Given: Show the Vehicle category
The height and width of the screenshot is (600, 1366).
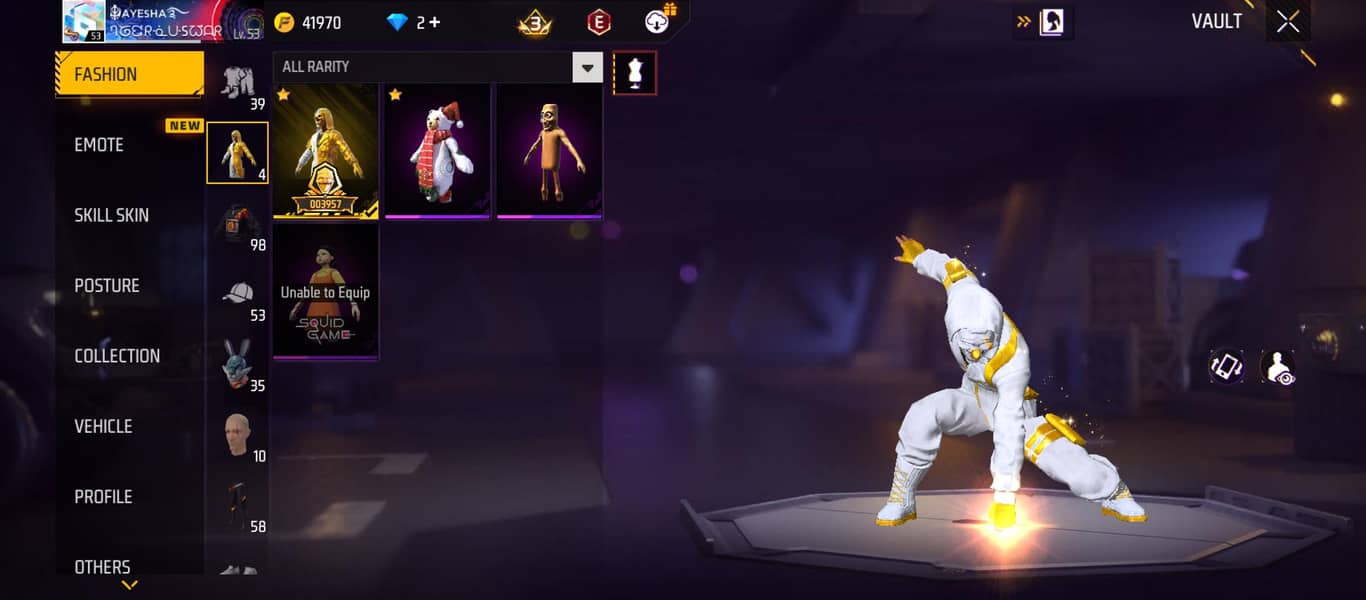Looking at the screenshot, I should coord(103,426).
